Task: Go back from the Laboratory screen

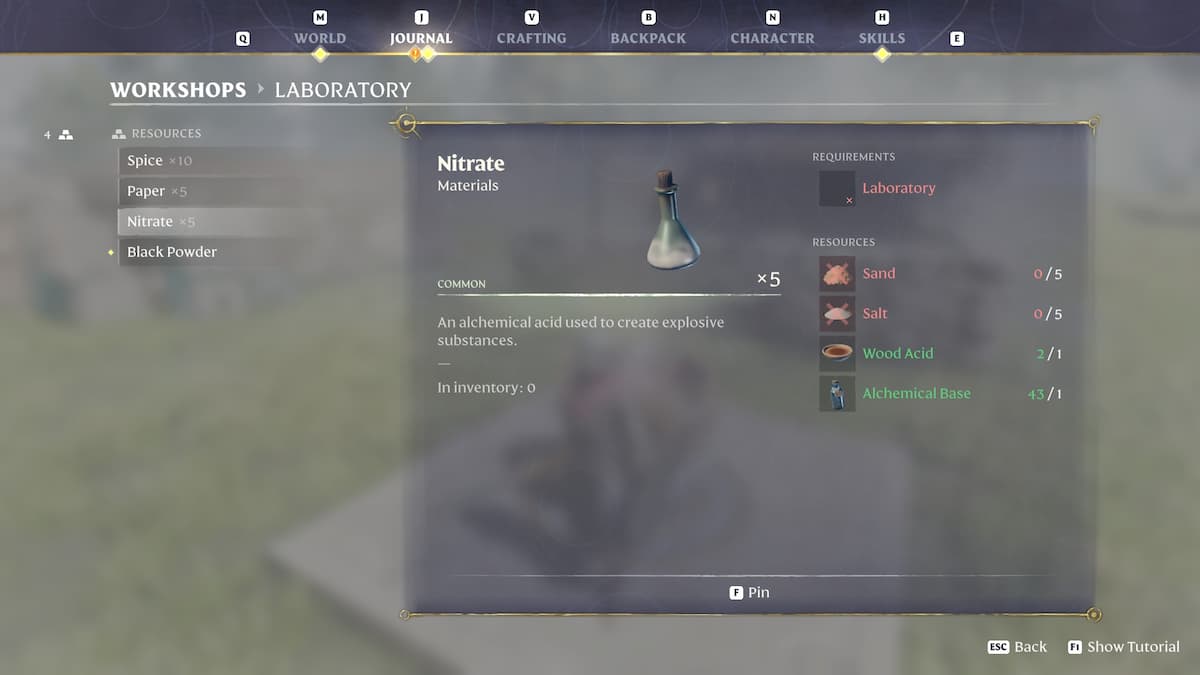Action: pos(1017,647)
